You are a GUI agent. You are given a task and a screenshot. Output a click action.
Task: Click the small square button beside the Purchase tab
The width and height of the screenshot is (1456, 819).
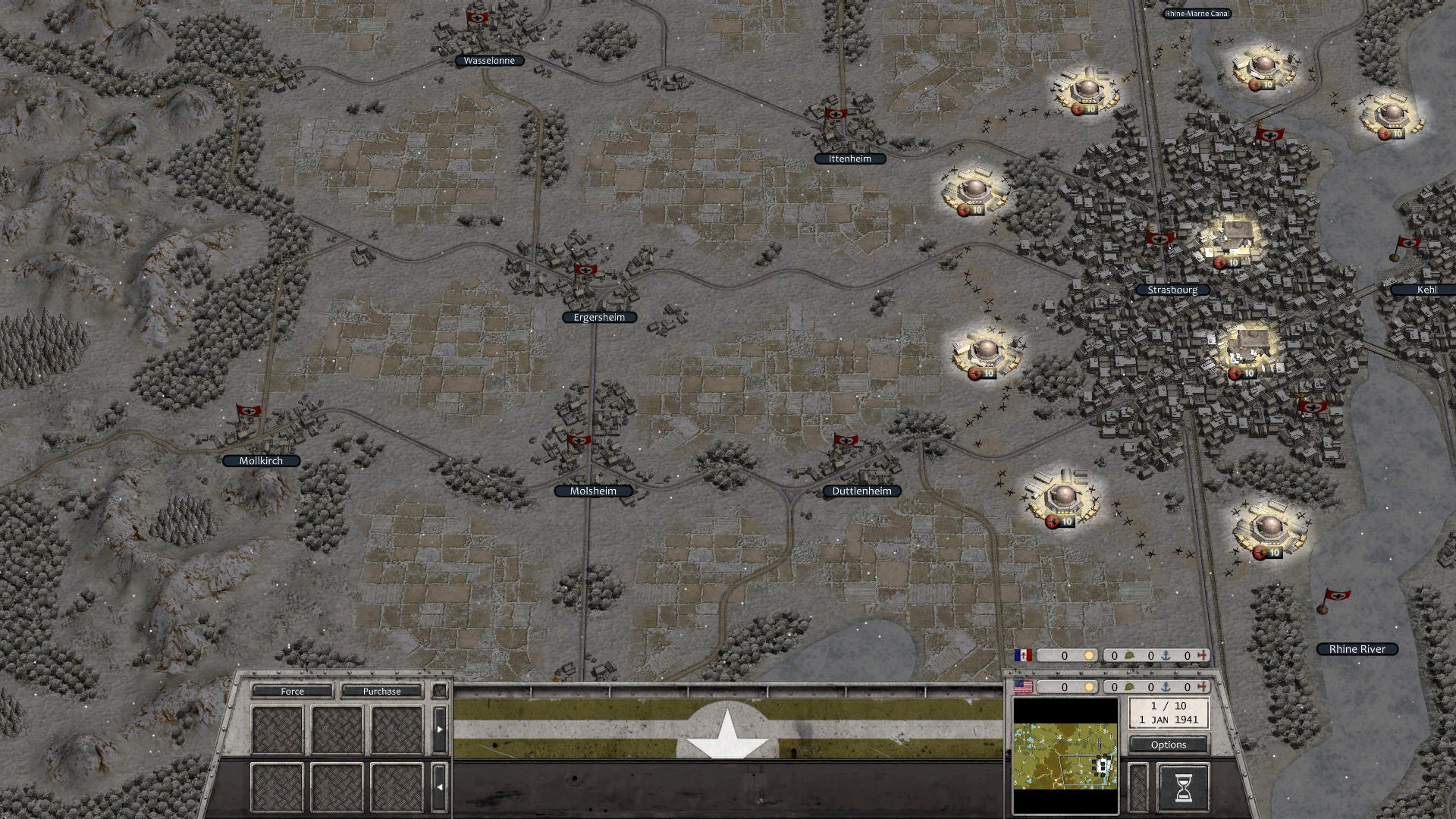[x=440, y=691]
